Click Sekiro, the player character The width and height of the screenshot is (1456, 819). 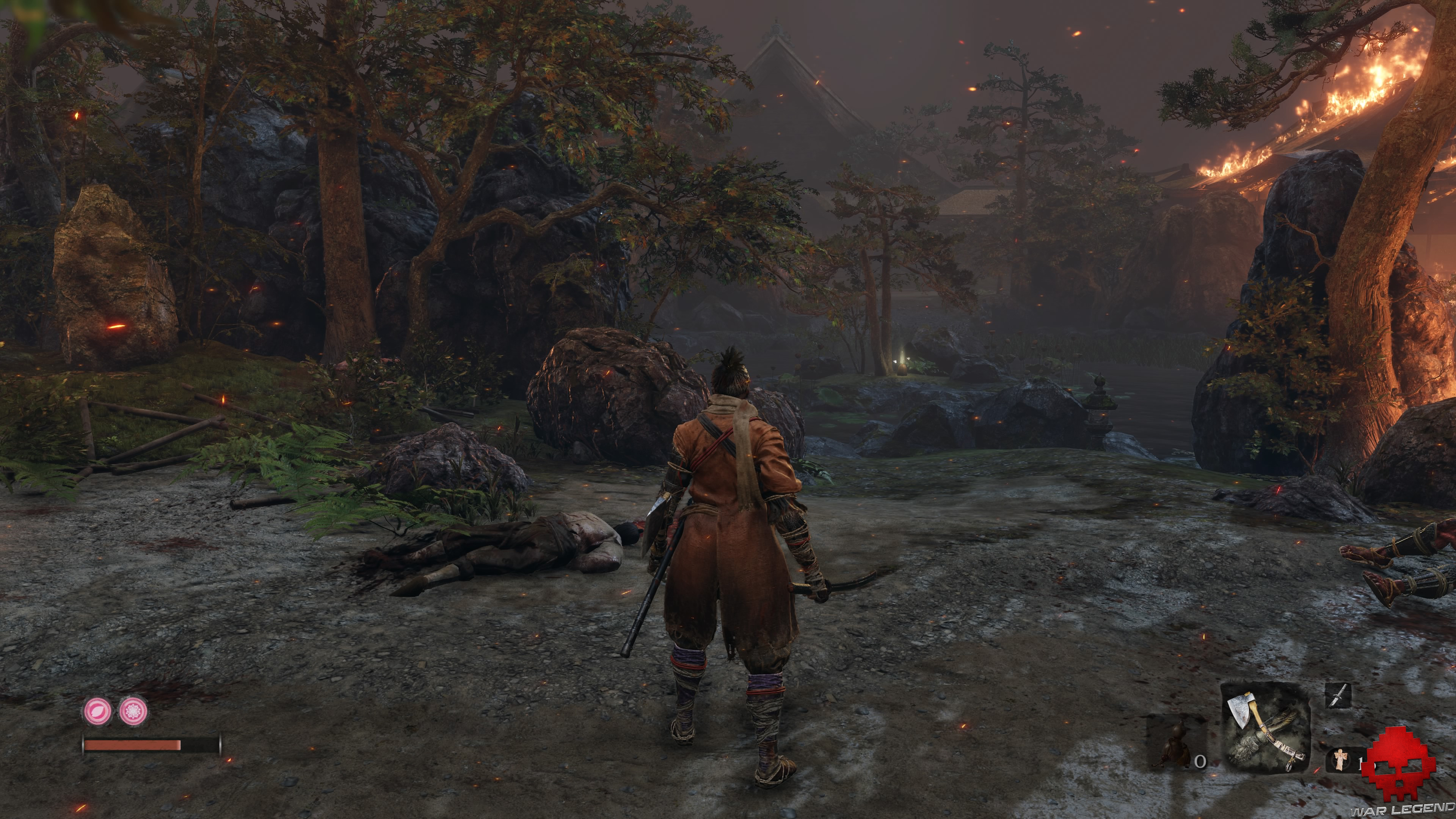729,537
